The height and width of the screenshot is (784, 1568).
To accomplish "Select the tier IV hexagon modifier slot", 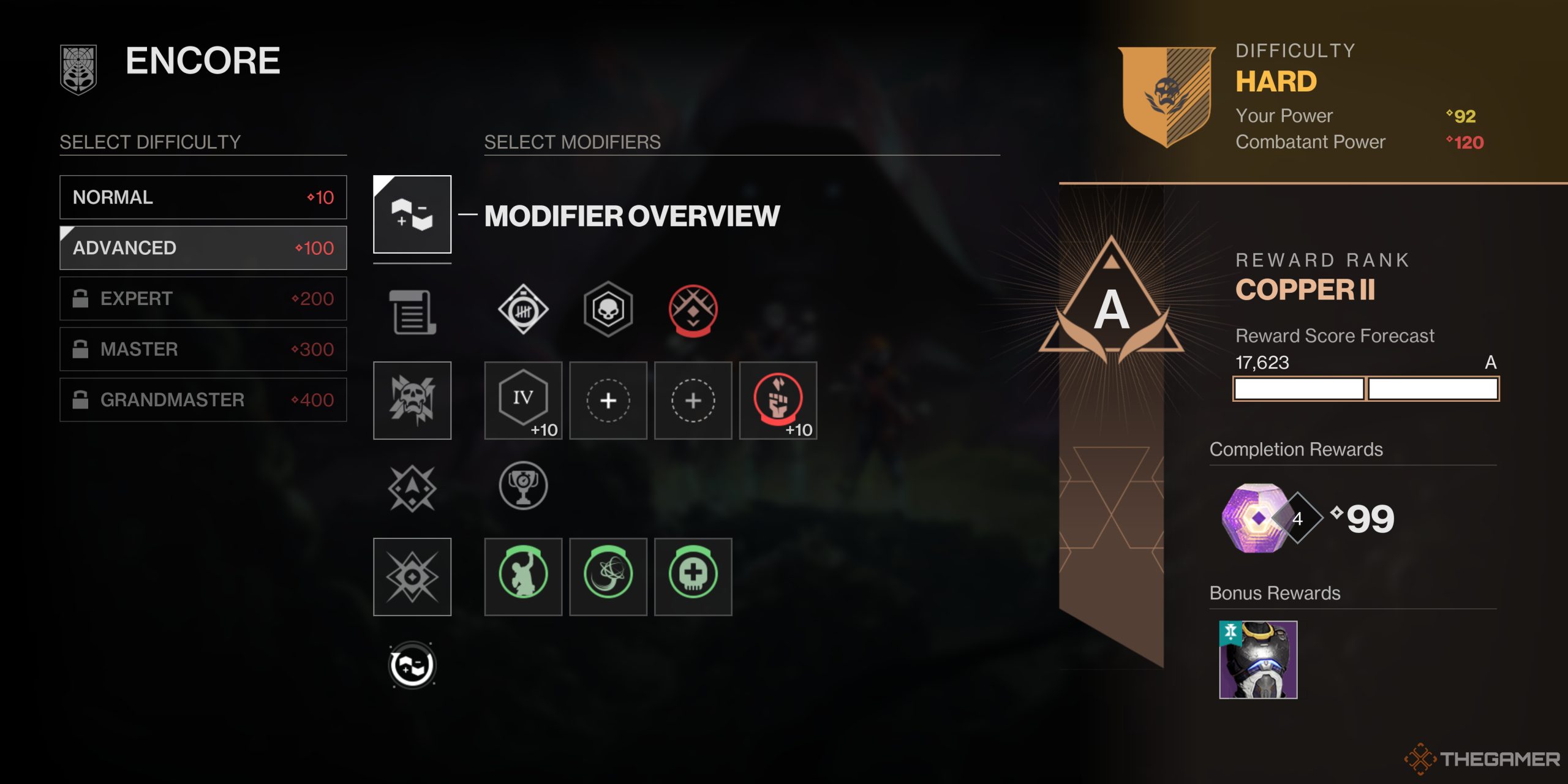I will (x=523, y=401).
